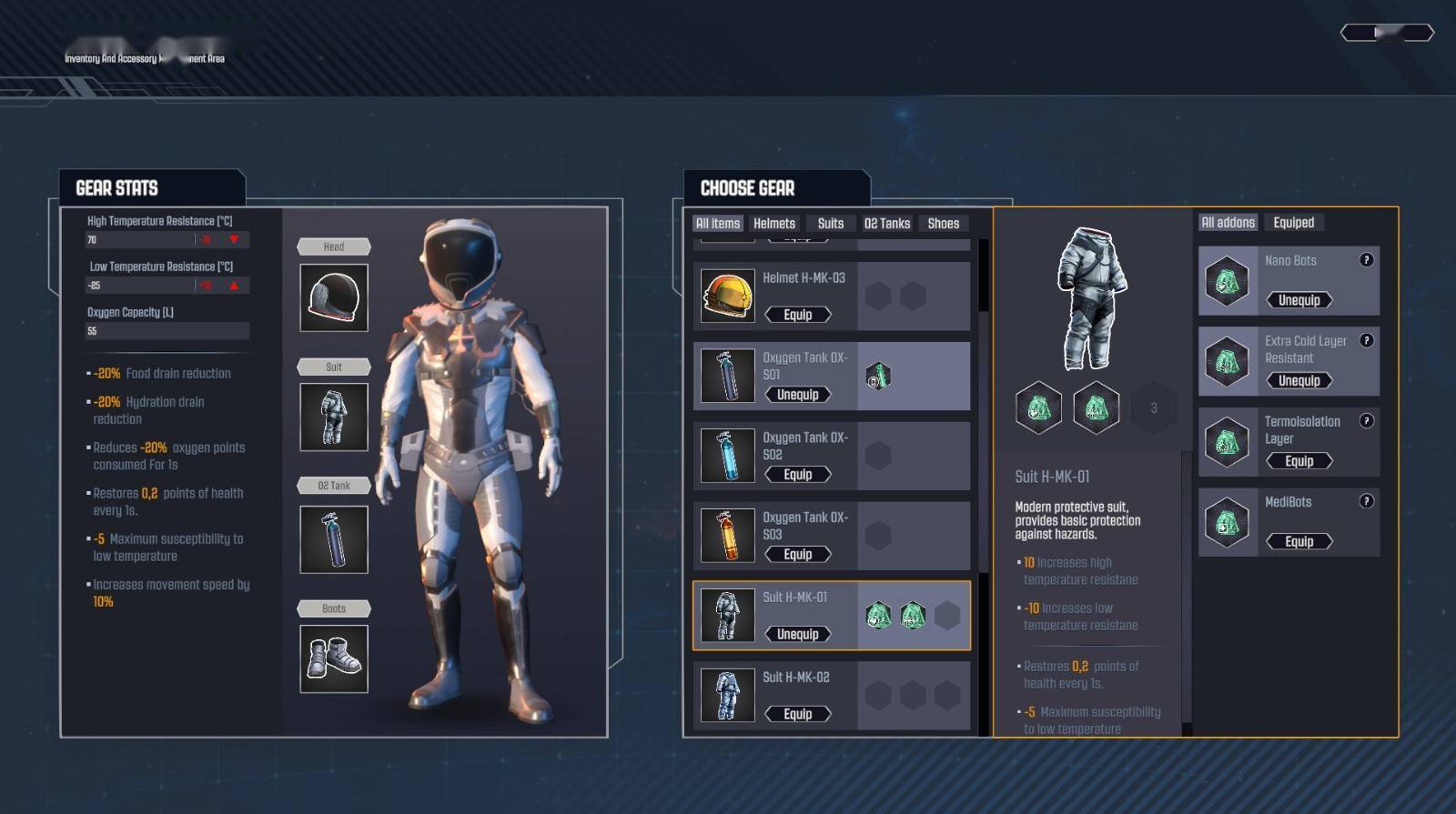Choose the All items tab
This screenshot has height=814, width=1456.
point(718,224)
